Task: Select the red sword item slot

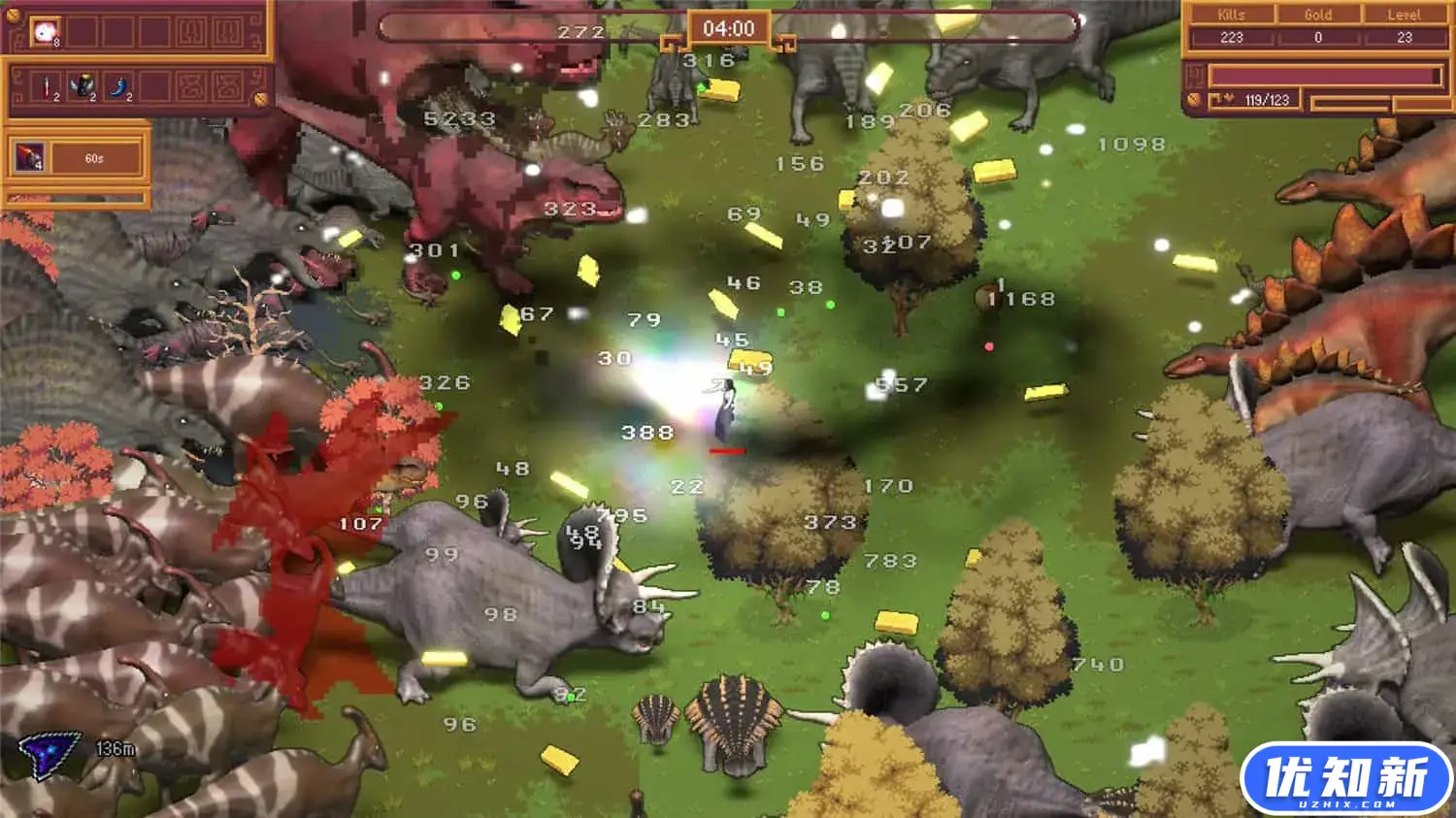Action: click(47, 87)
